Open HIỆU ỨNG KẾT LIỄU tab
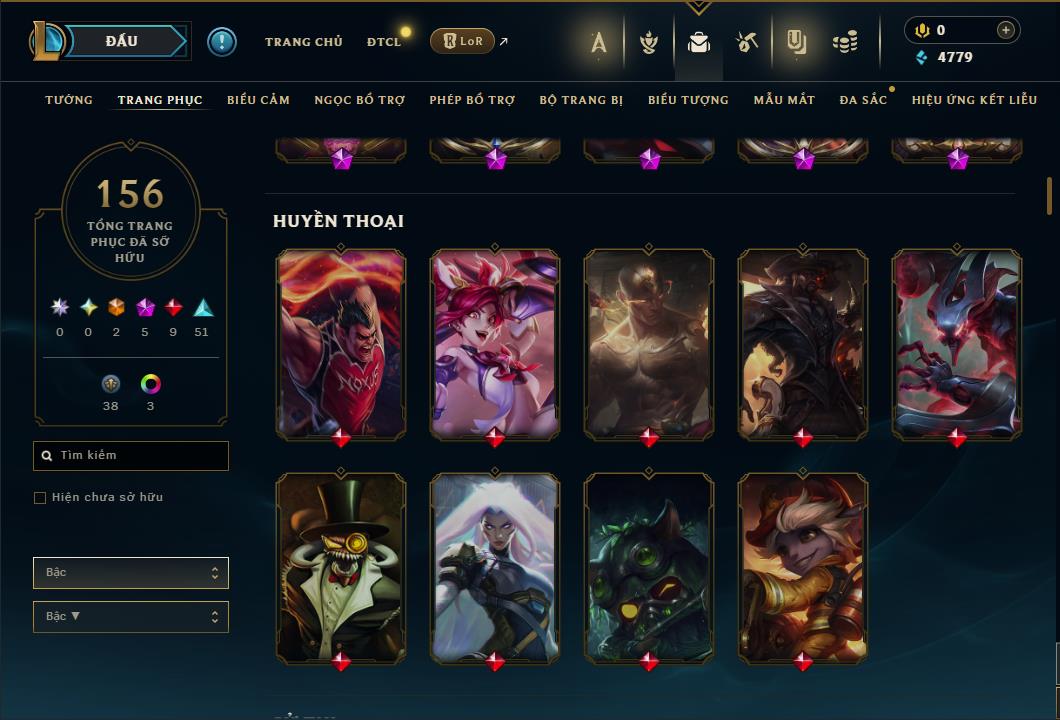The width and height of the screenshot is (1060, 720). click(975, 100)
